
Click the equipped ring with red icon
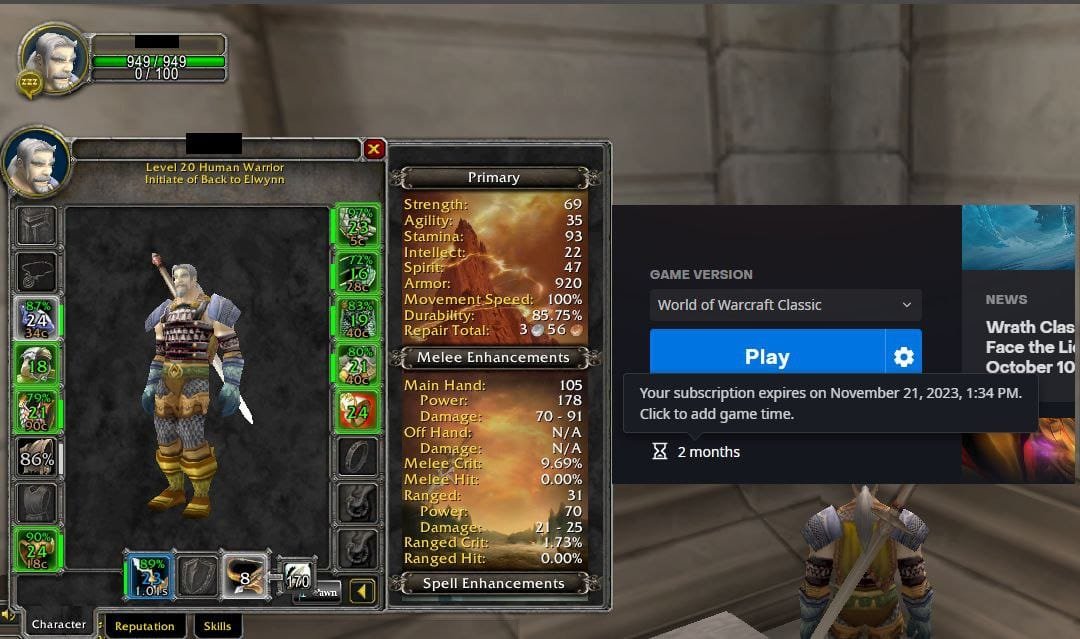pyautogui.click(x=357, y=409)
